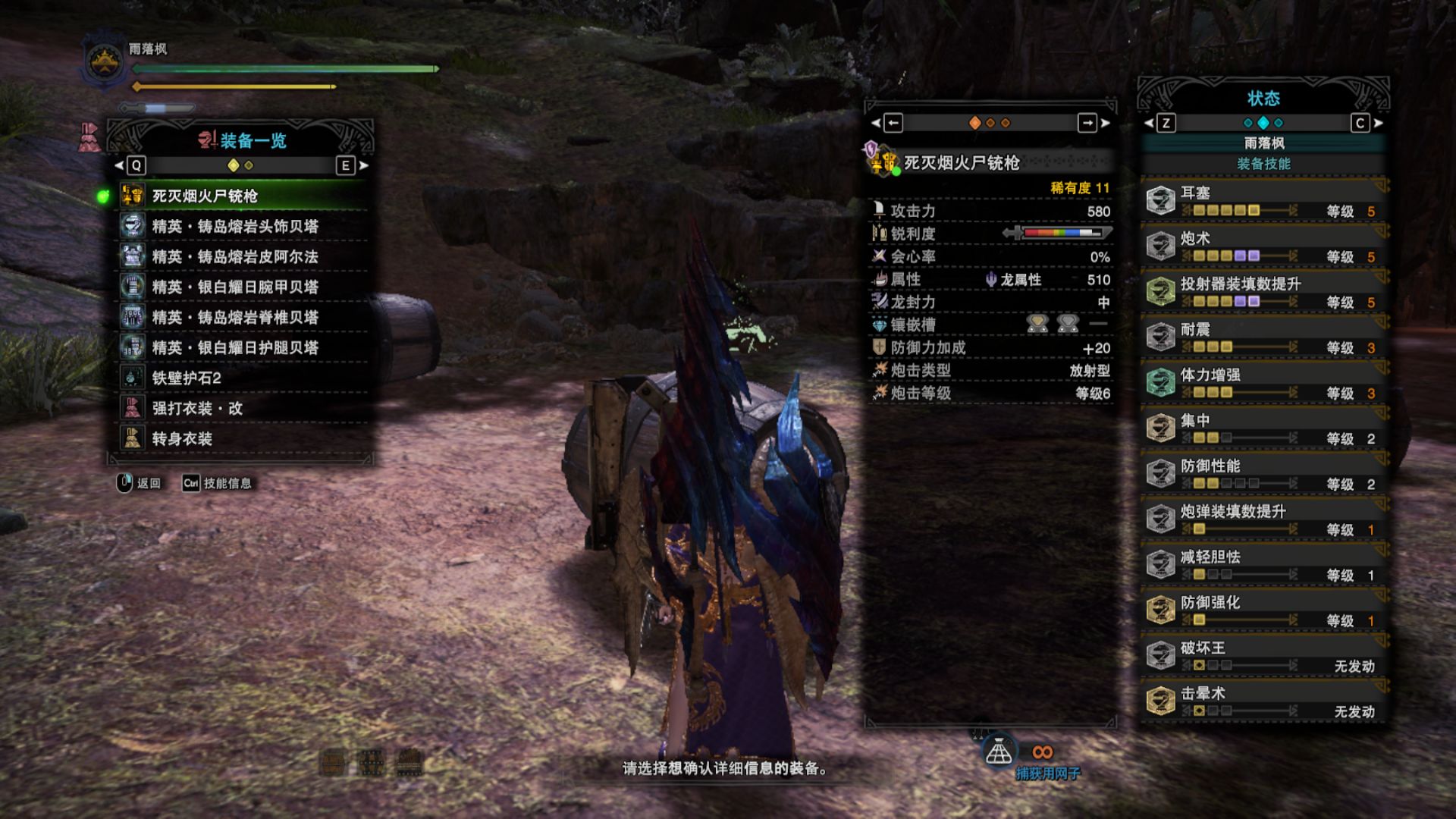Switch status panel to next page
The image size is (1456, 819).
pos(1360,123)
